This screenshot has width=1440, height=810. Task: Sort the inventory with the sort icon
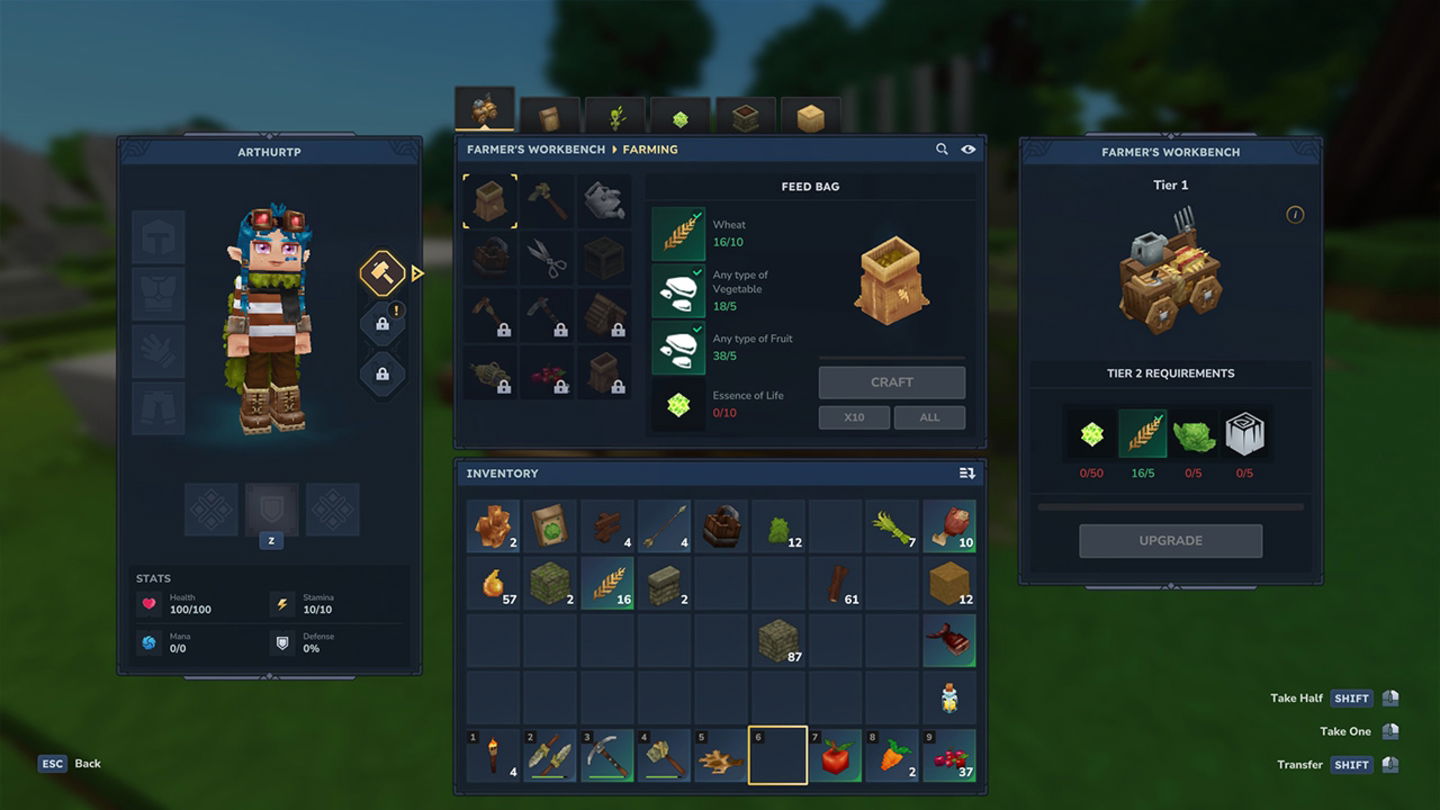click(967, 473)
